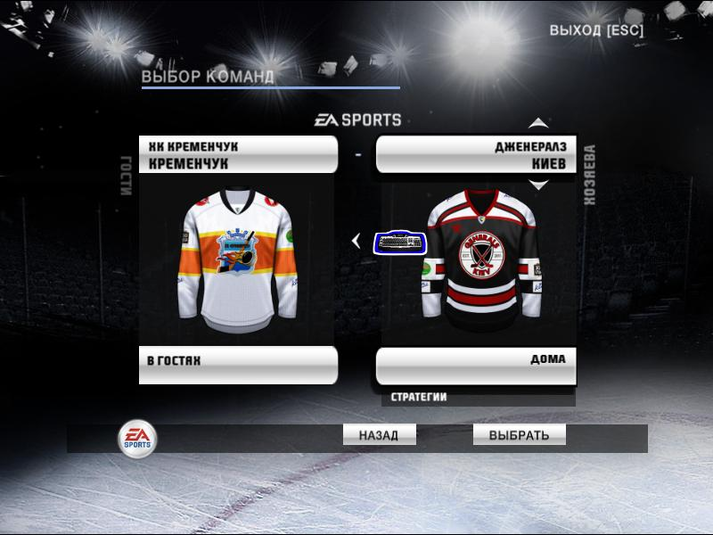Select the ХК Кременчук away team panel

click(x=238, y=154)
